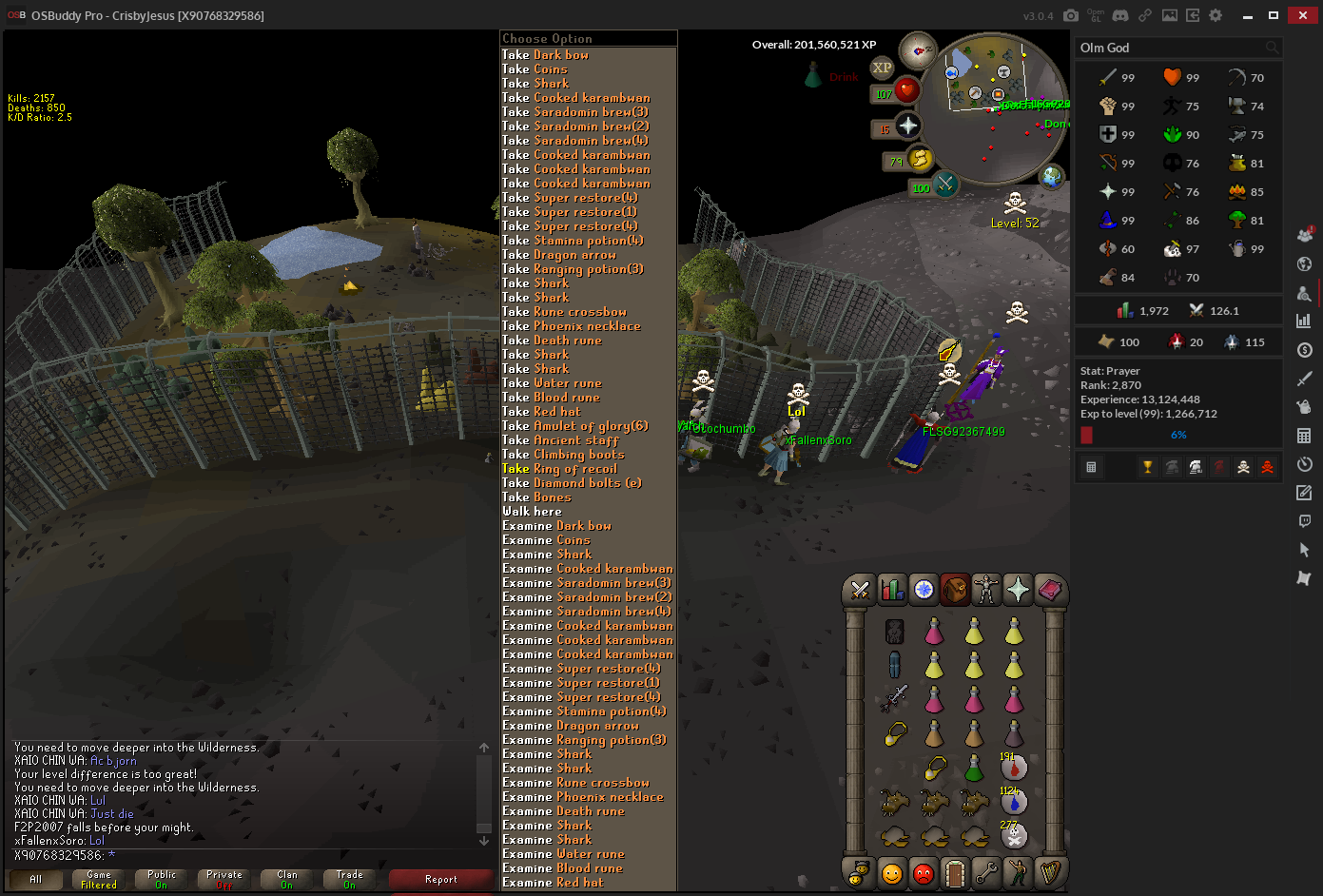
Task: Select Take Stamina potion(4)
Action: [573, 241]
